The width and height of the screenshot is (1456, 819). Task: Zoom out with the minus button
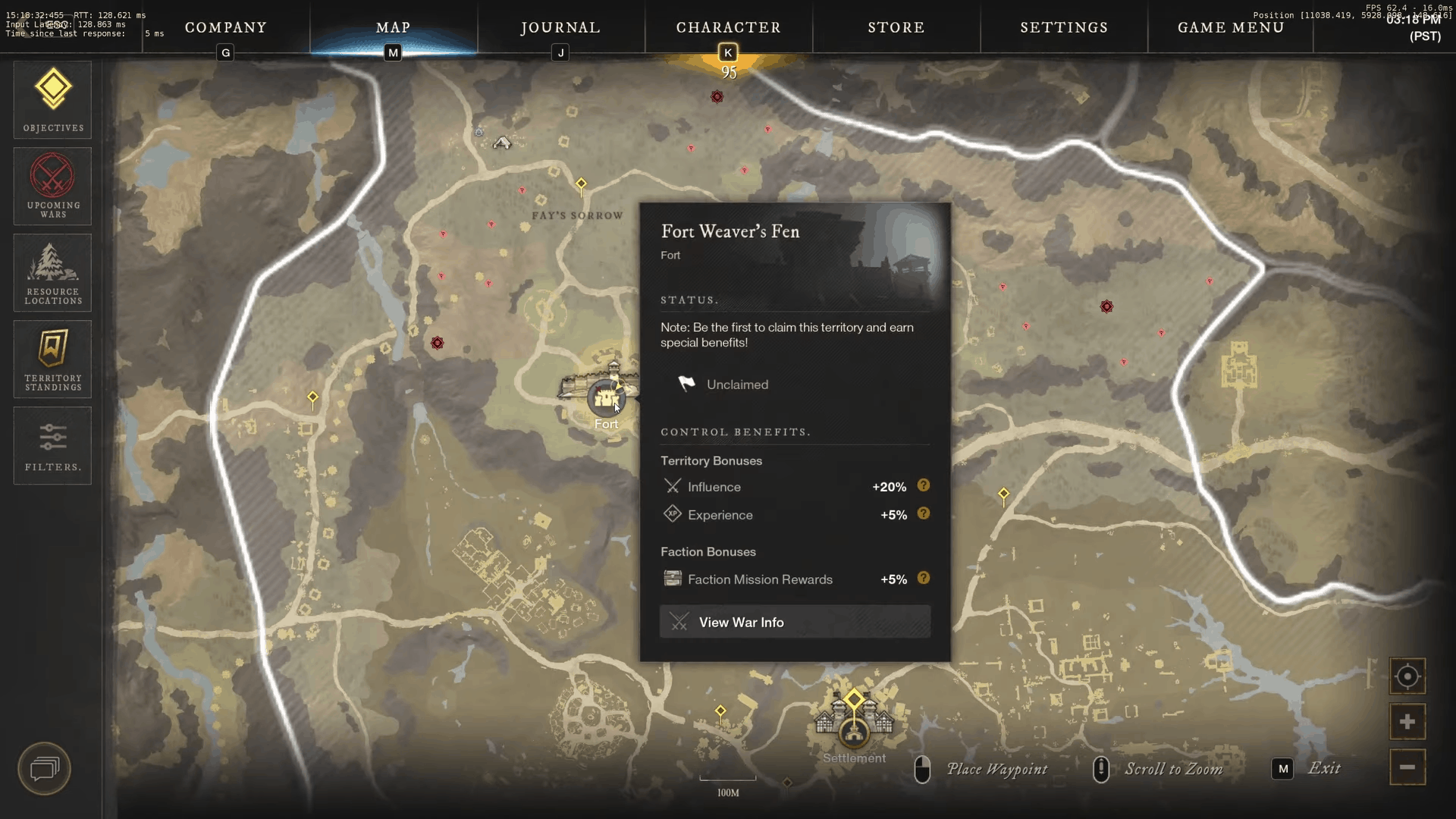[1407, 767]
